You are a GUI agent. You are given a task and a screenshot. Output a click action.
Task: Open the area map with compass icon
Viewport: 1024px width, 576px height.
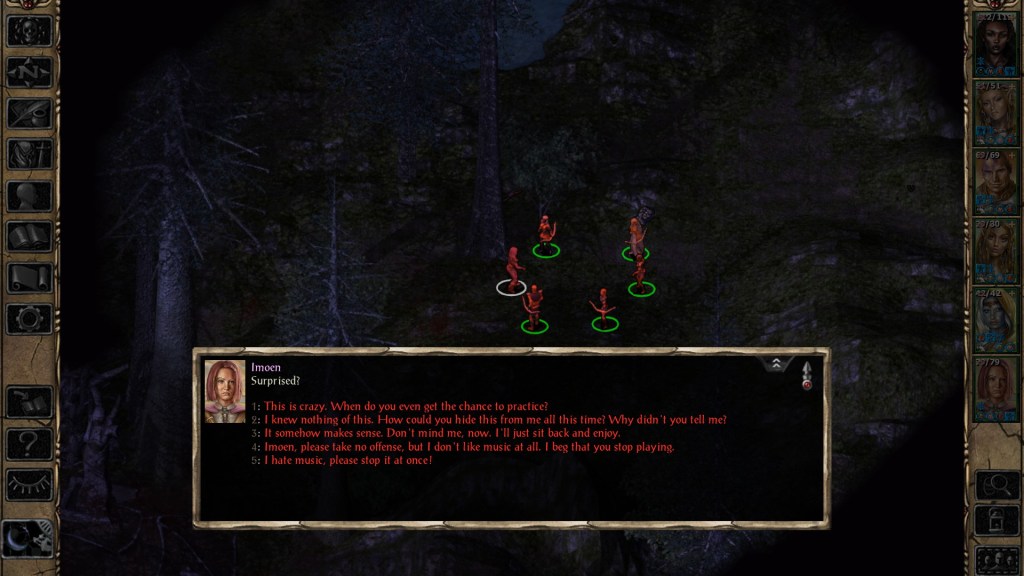[29, 72]
